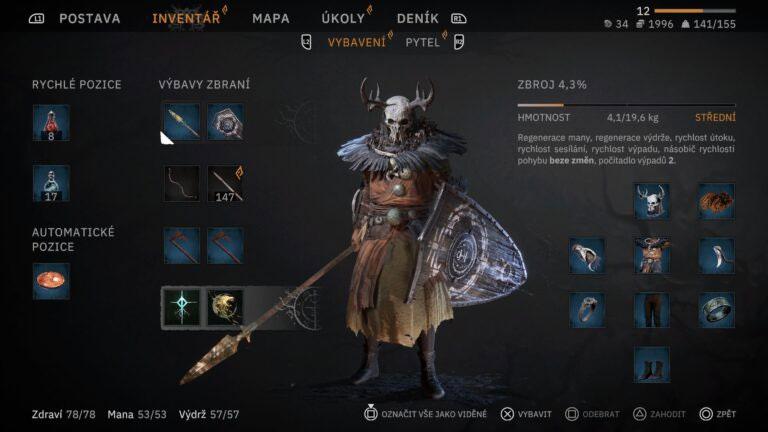This screenshot has width=768, height=432.
Task: Choose the orange fur cloak slot
Action: pos(716,201)
